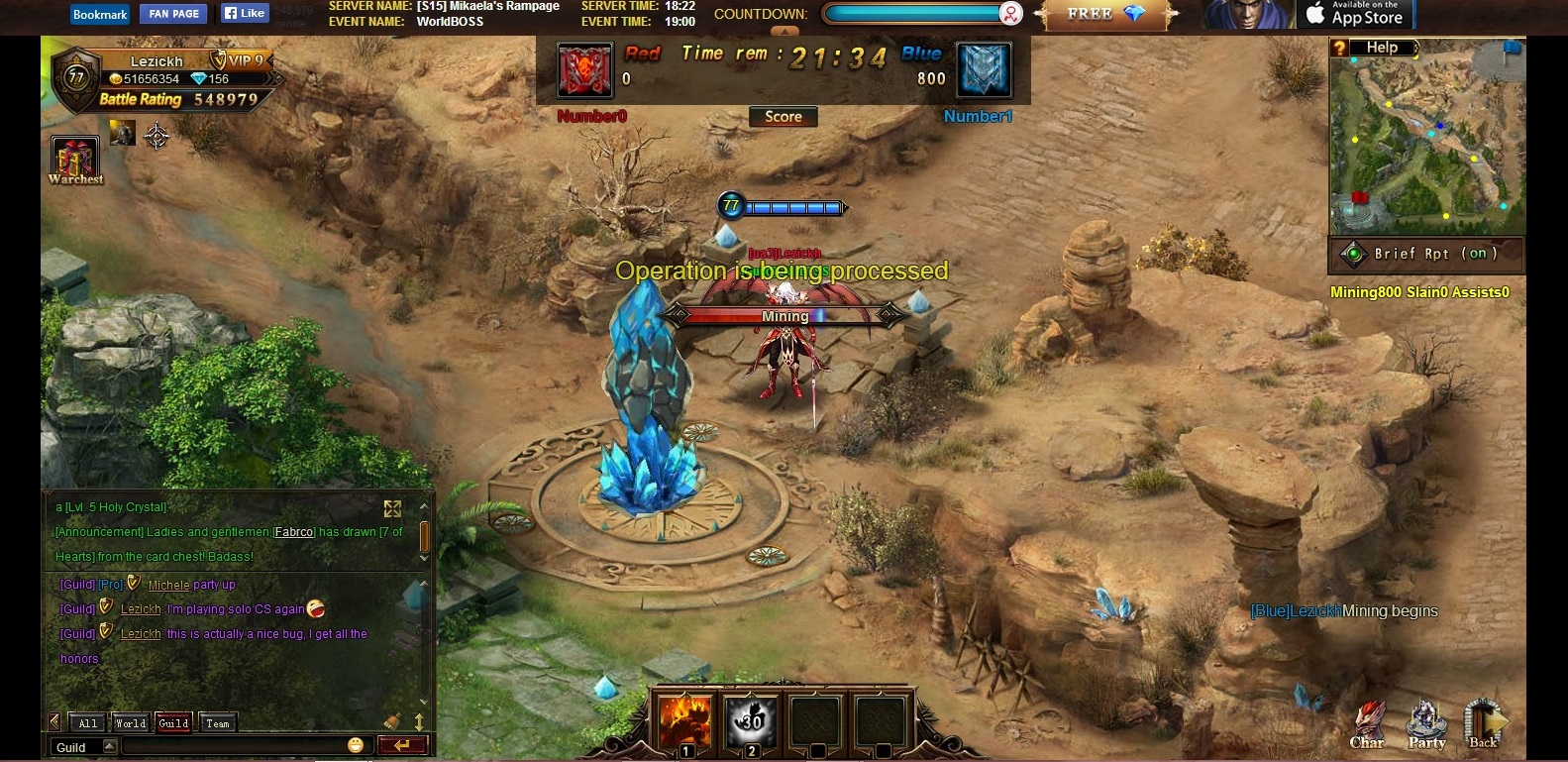This screenshot has width=1568, height=762.
Task: Open the App Store banner
Action: pyautogui.click(x=1355, y=14)
